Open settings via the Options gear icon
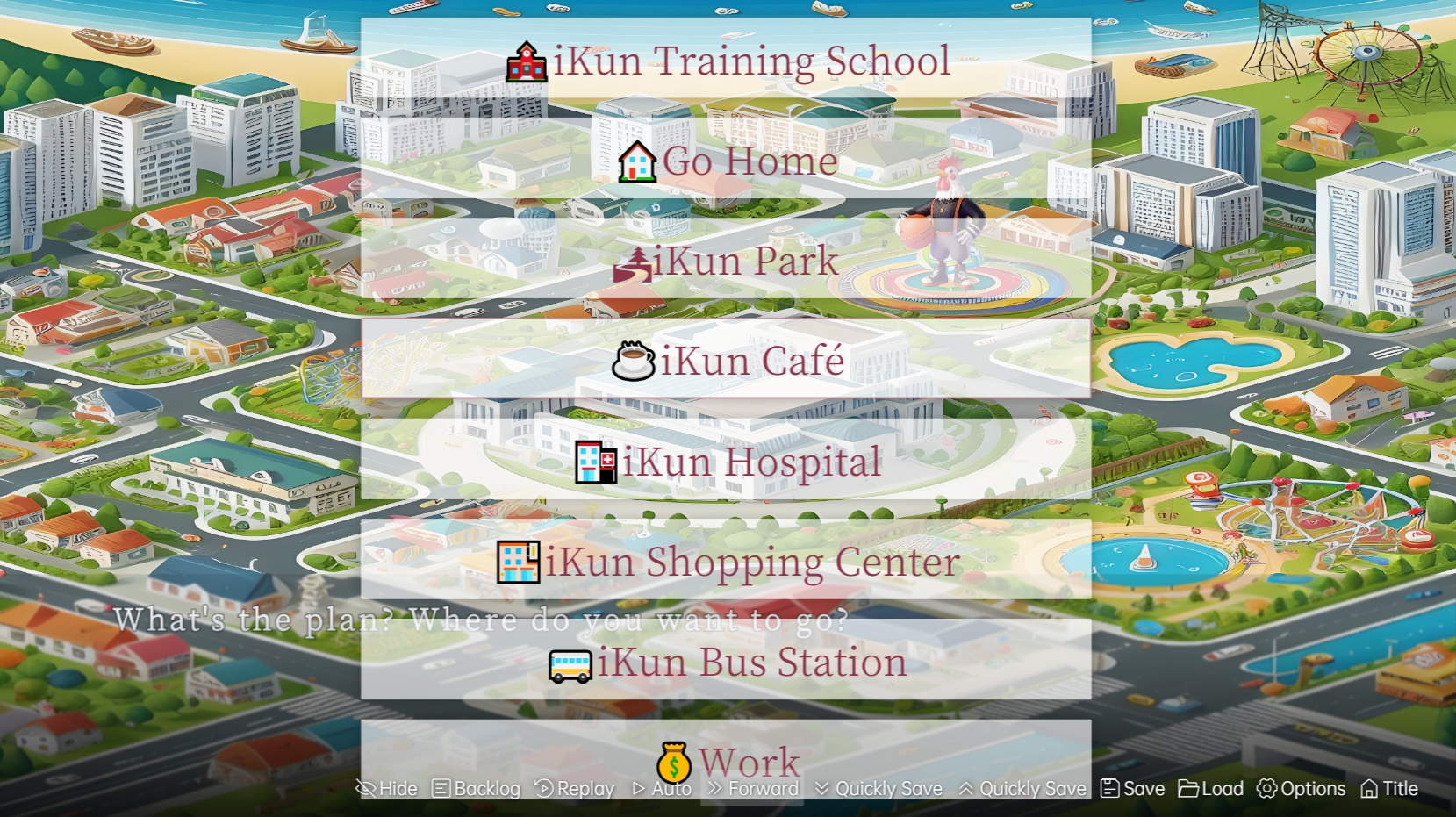Viewport: 1456px width, 817px height. point(1266,789)
